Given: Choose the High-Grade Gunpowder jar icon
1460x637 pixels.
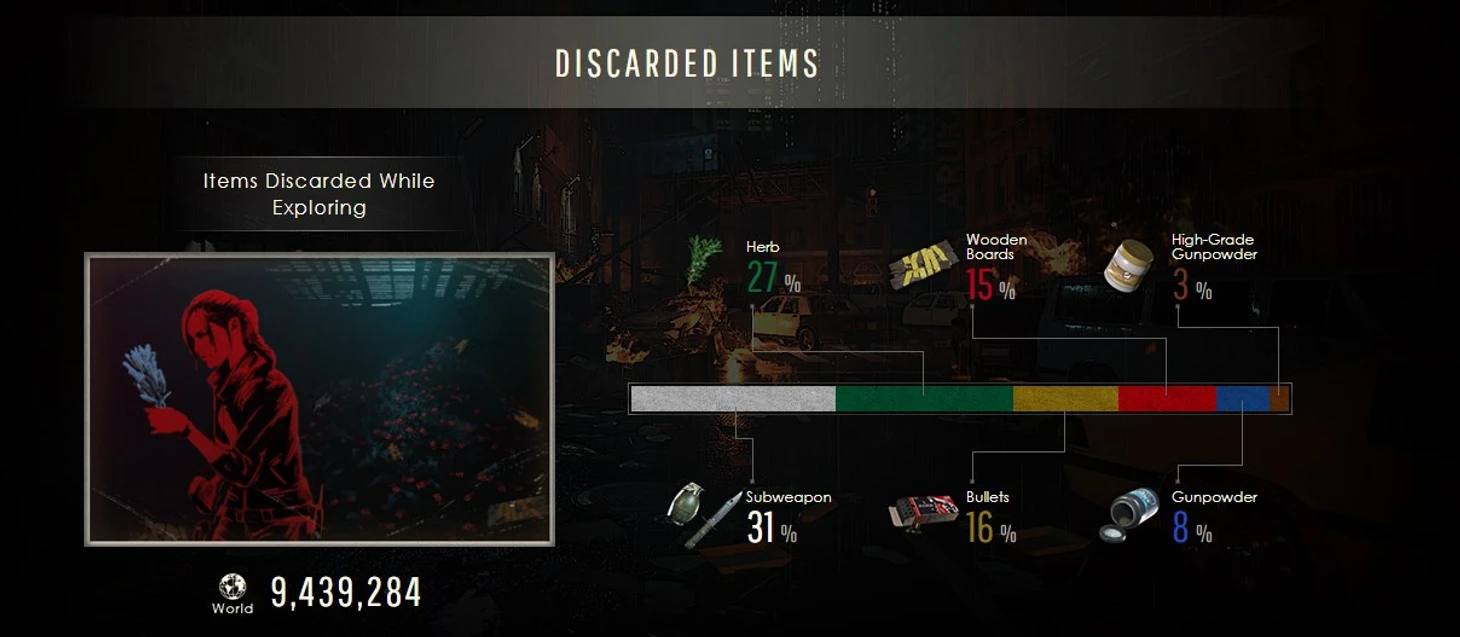Looking at the screenshot, I should 1129,265.
